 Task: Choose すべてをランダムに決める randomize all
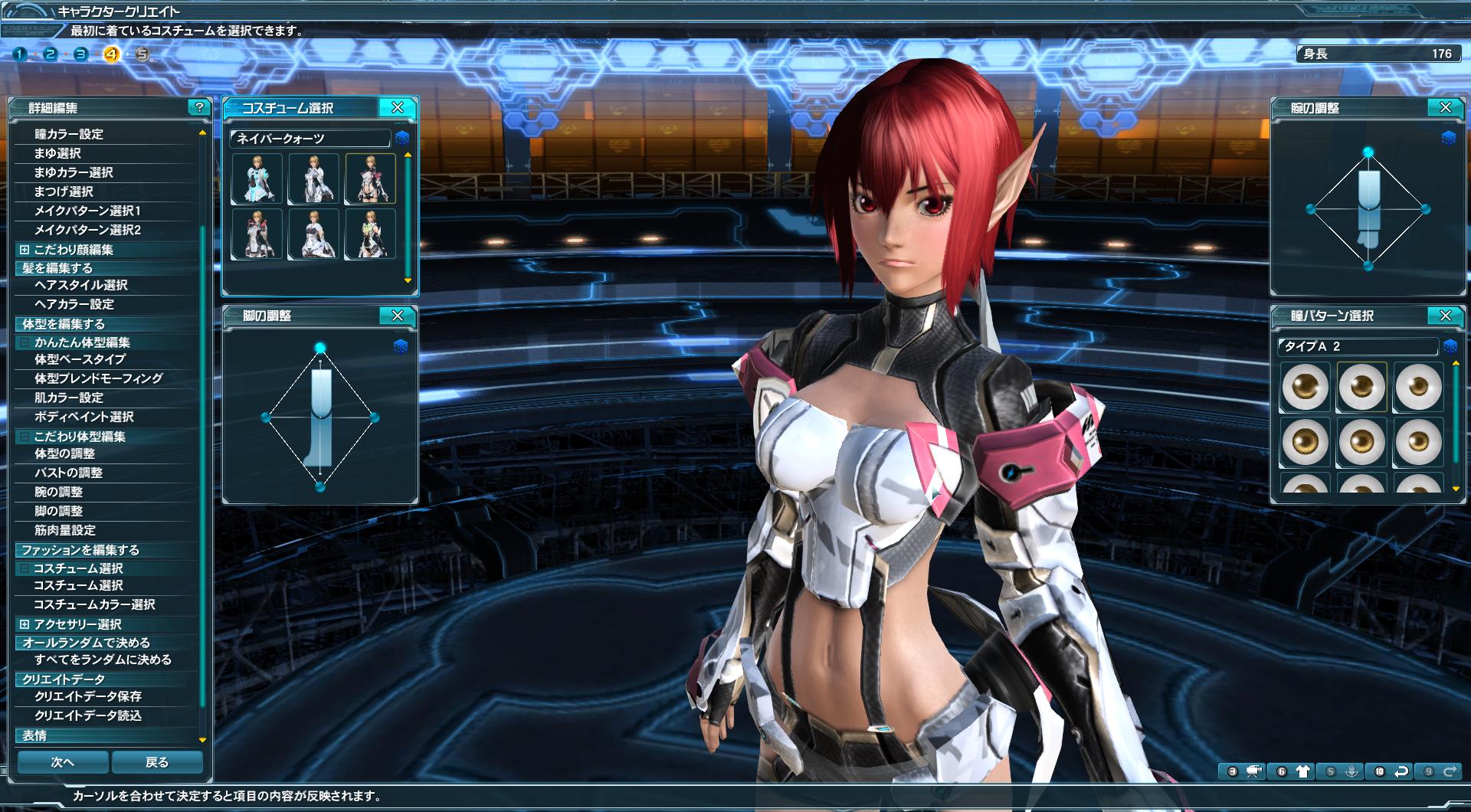point(103,660)
